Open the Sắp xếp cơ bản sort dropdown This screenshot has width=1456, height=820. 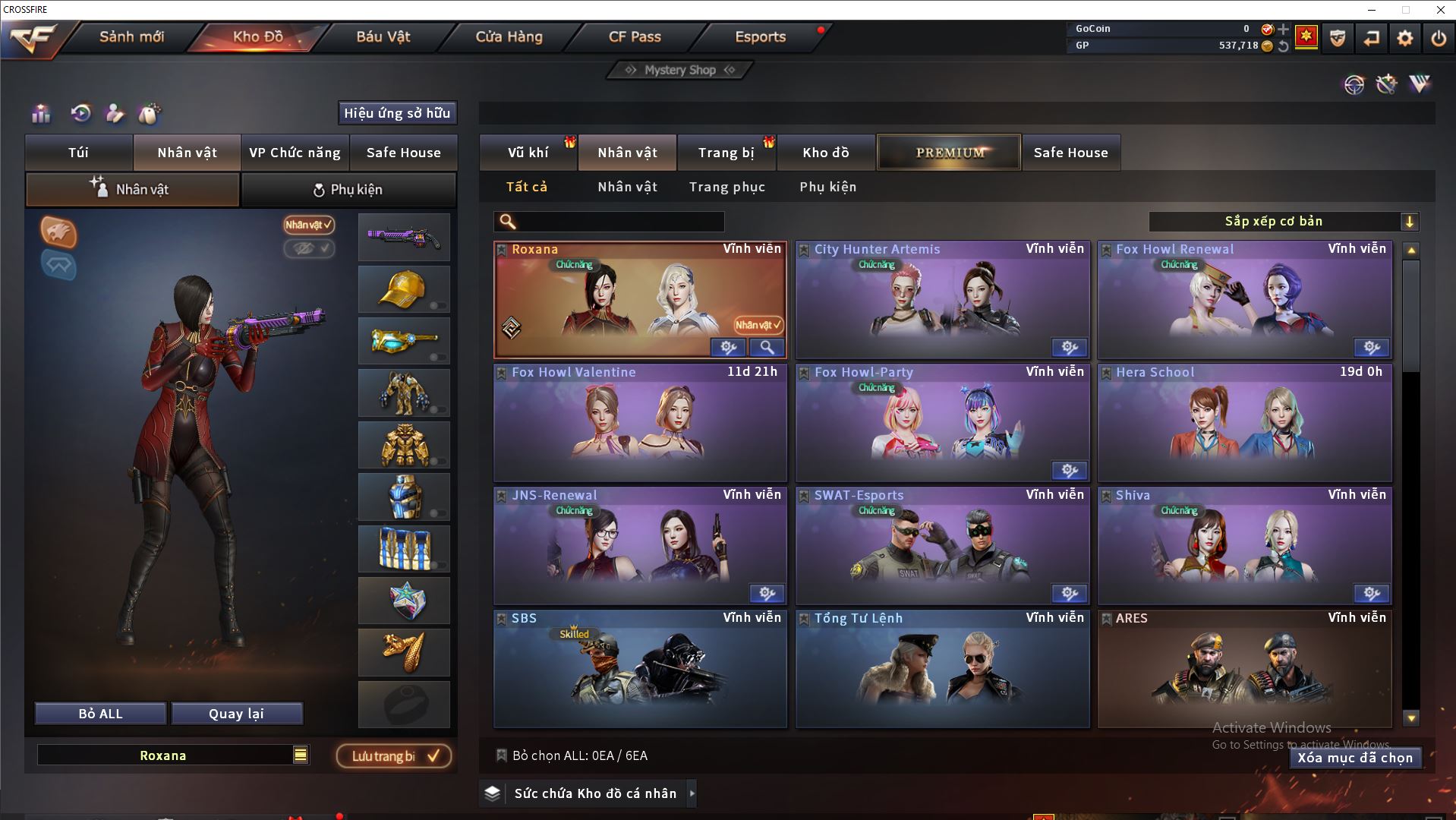1283,222
